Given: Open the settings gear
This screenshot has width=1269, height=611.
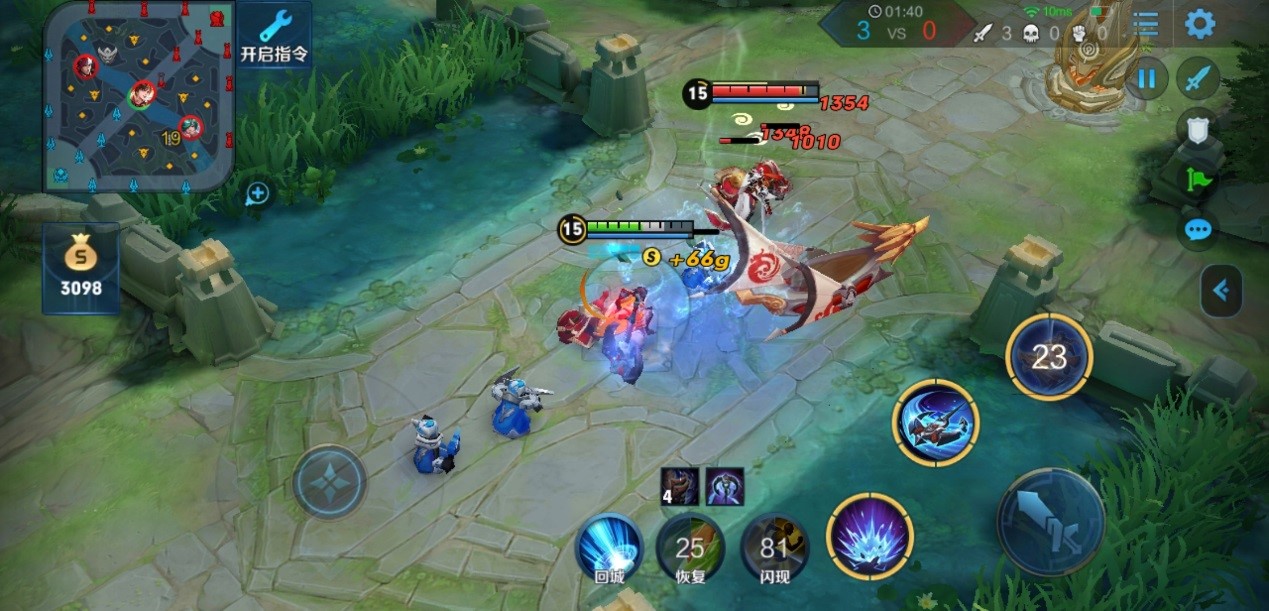Looking at the screenshot, I should pos(1200,24).
